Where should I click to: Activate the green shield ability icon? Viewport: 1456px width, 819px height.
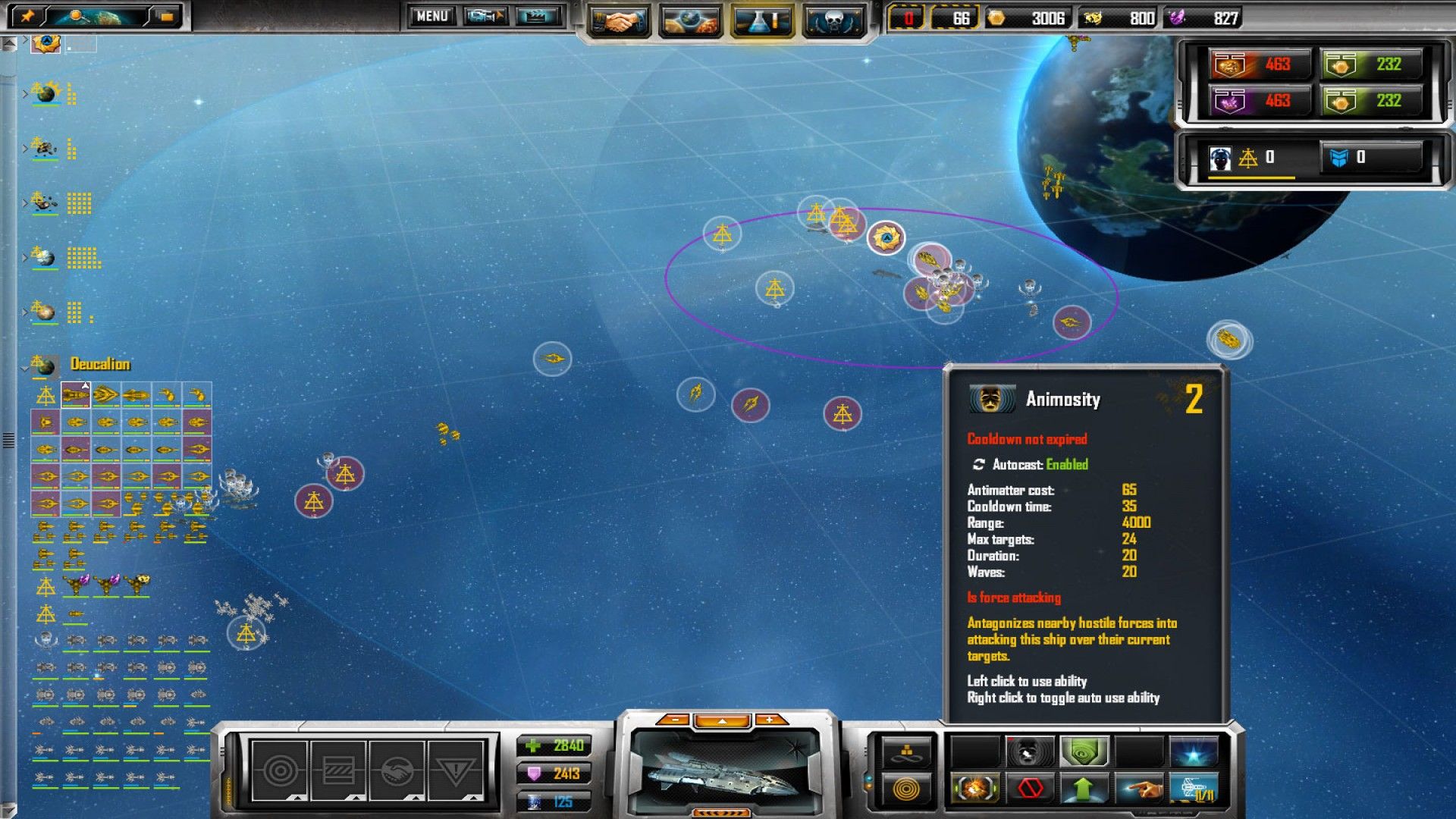click(1083, 751)
